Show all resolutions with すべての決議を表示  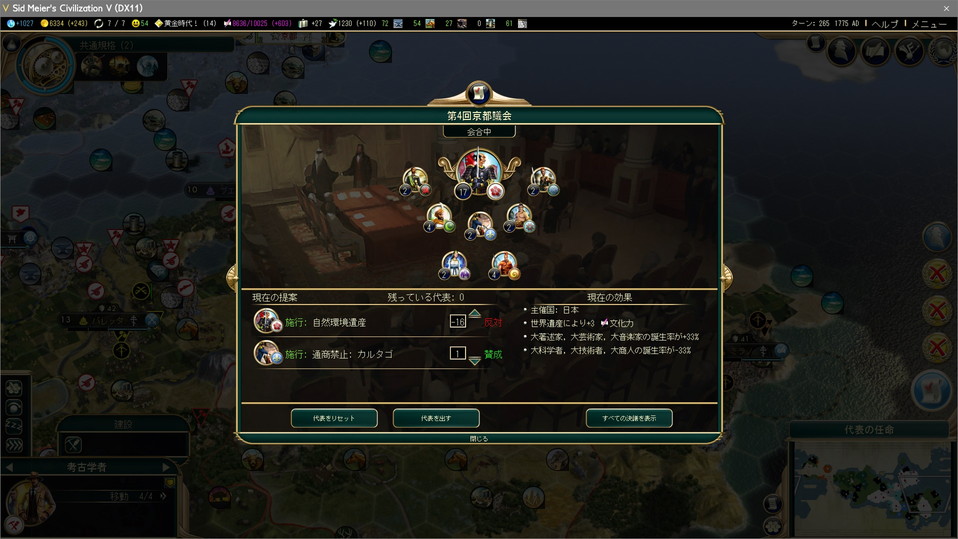point(629,418)
